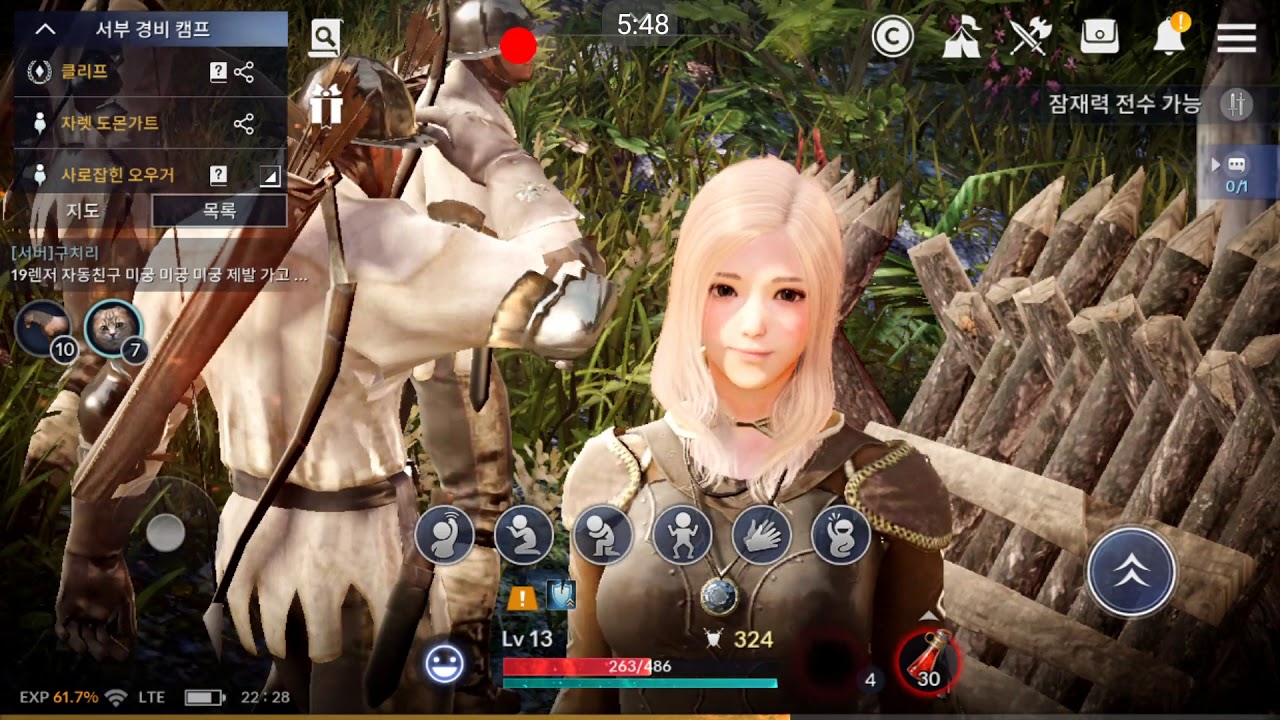The image size is (1280, 720).
Task: Switch to the 목록 tab
Action: [x=219, y=211]
